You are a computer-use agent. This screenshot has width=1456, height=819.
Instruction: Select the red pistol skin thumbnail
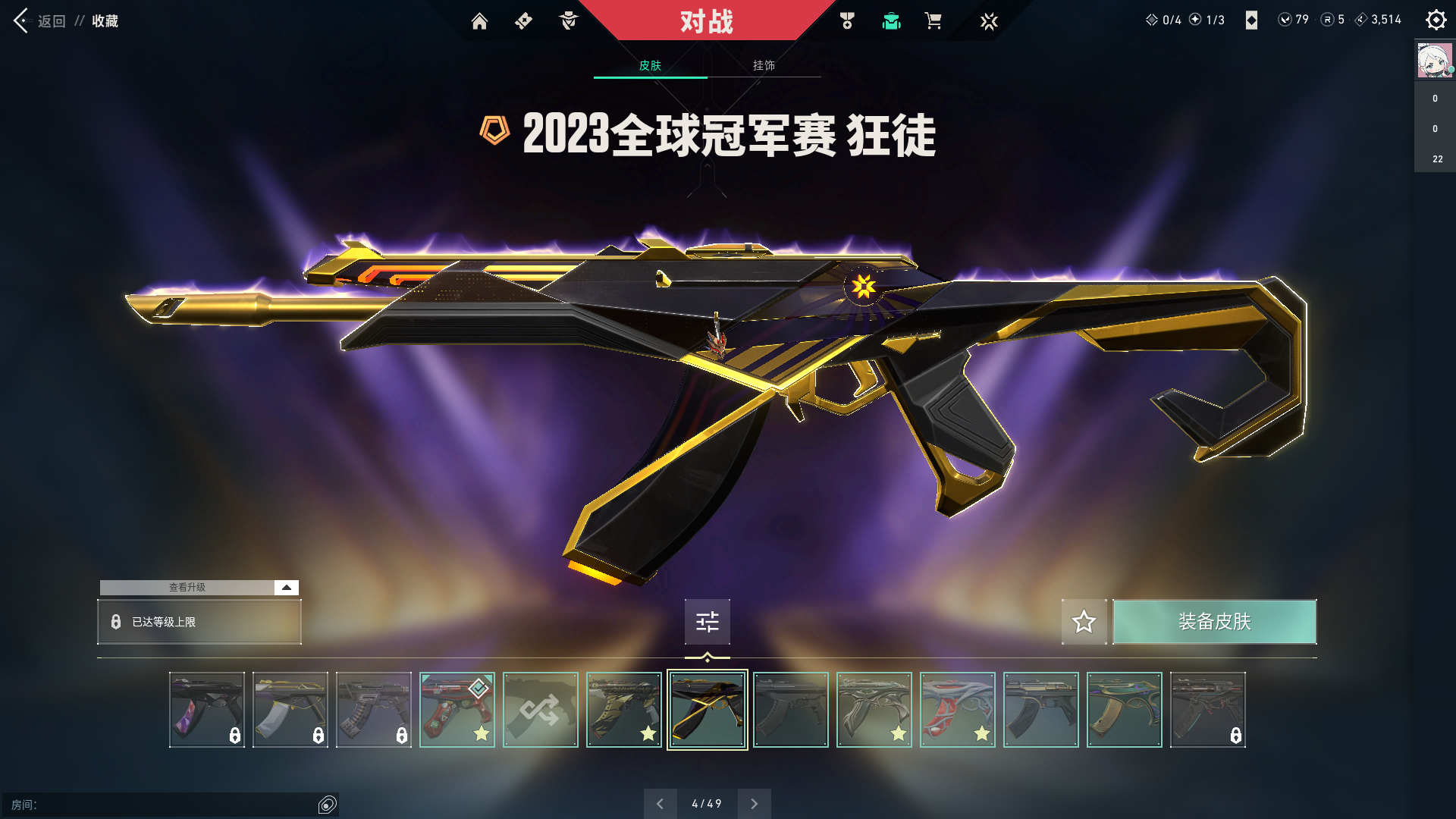point(457,709)
